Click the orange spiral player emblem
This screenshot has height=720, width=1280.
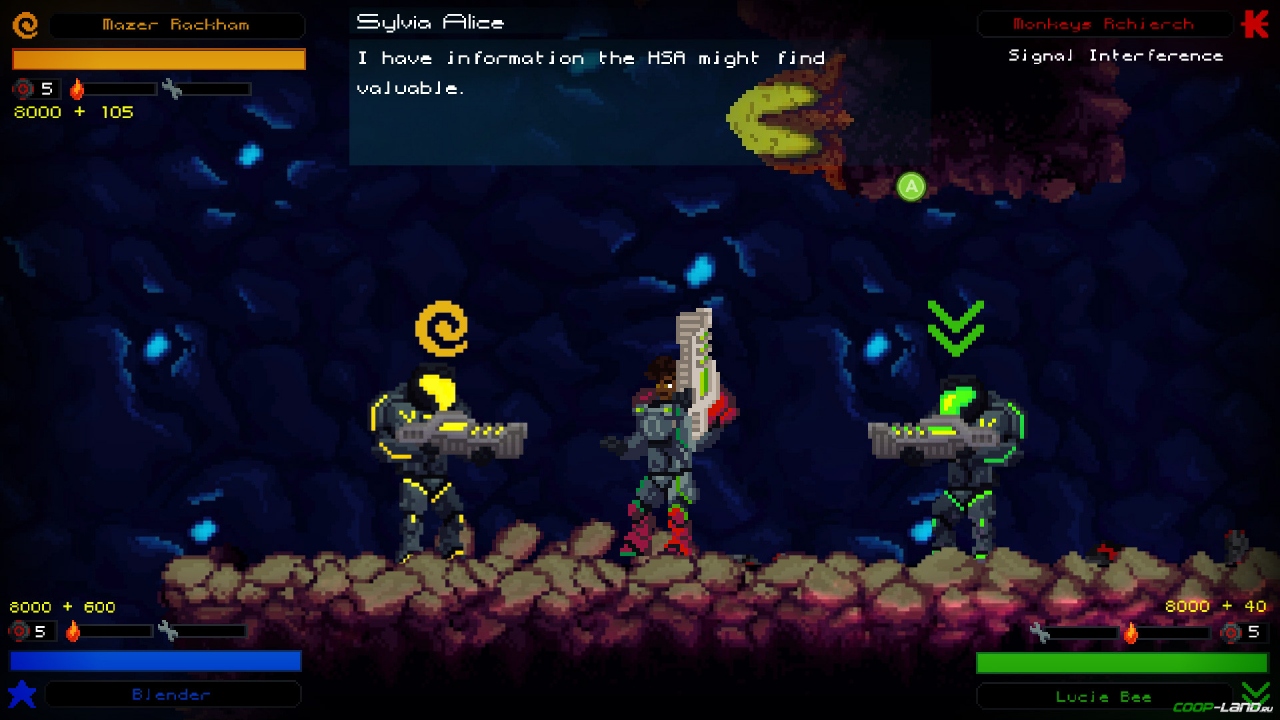25,25
